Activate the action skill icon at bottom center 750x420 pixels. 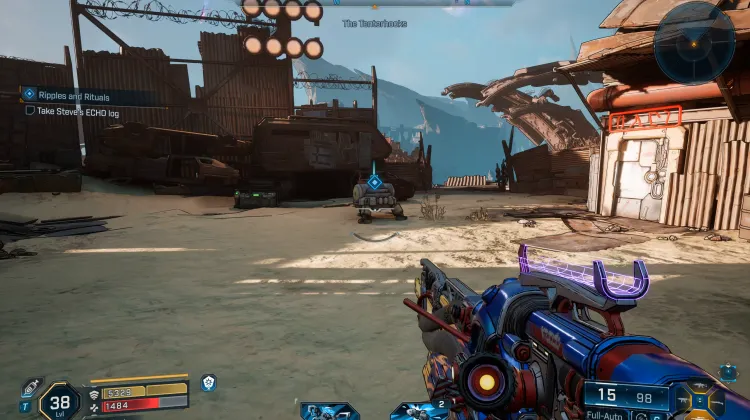coord(329,410)
